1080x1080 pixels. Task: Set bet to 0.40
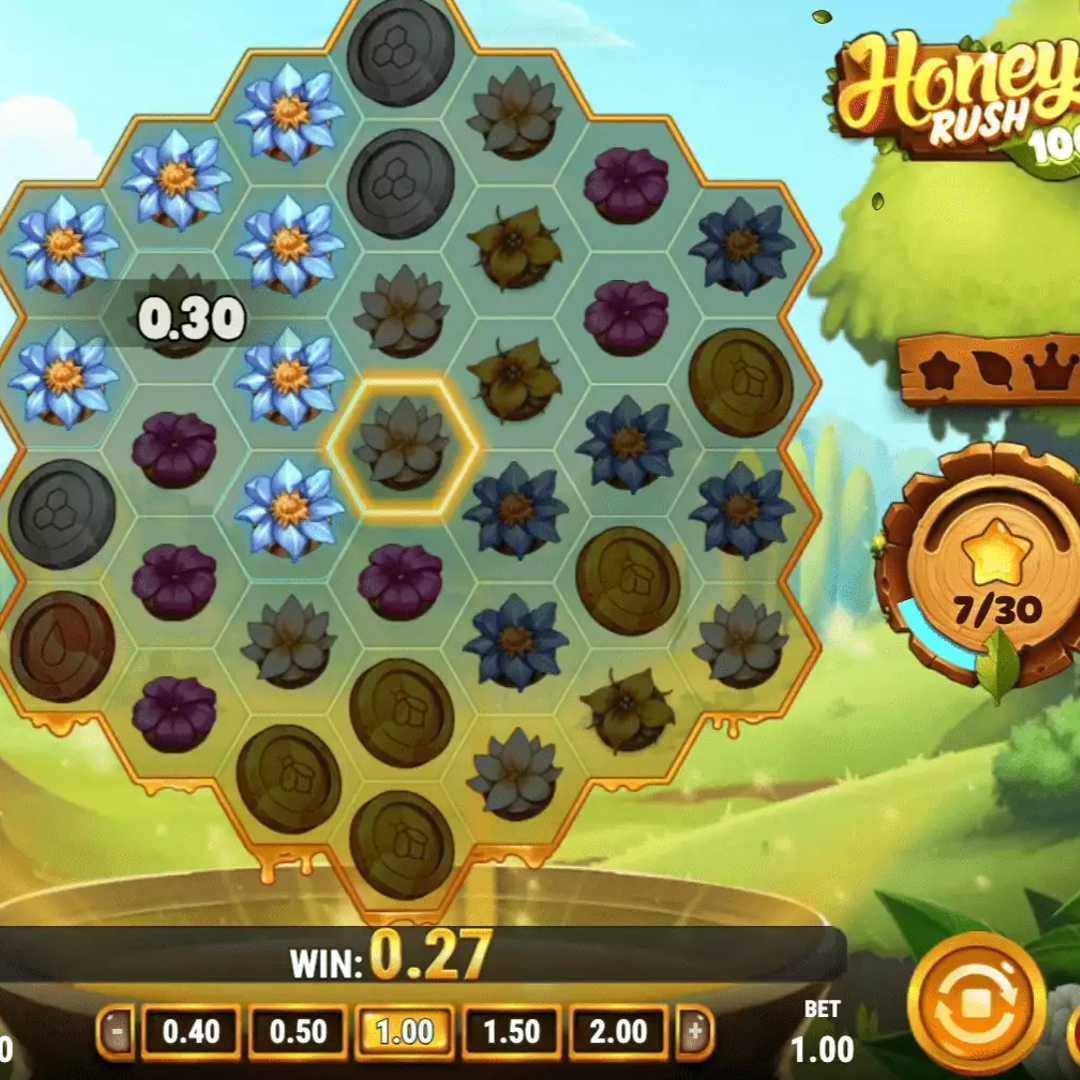click(190, 1031)
